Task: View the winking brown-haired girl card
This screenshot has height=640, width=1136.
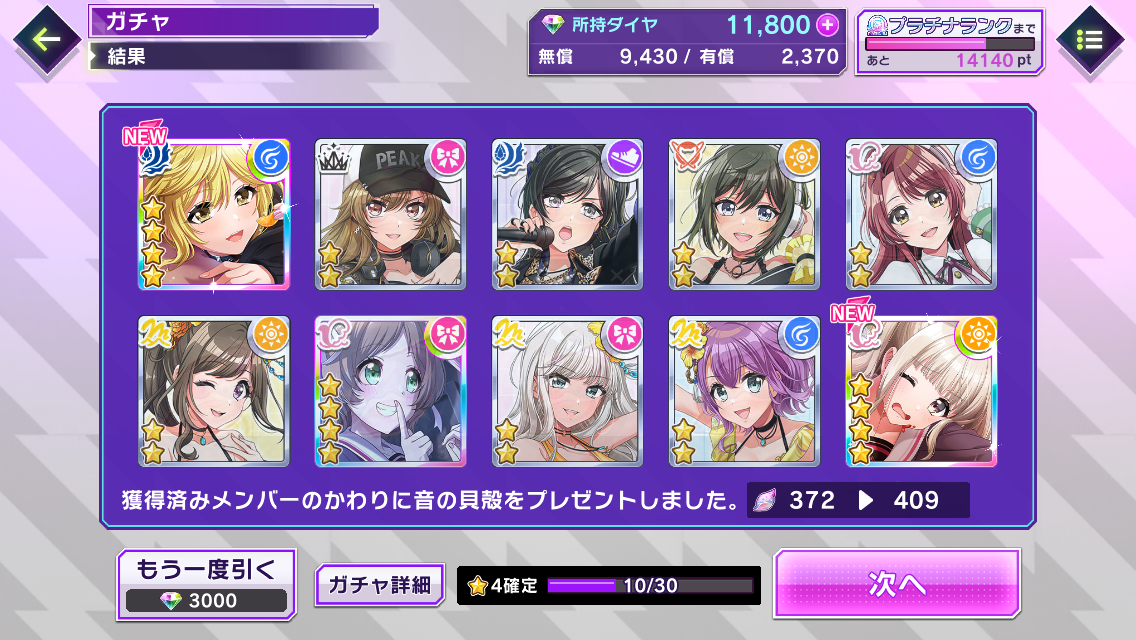Action: (x=214, y=391)
